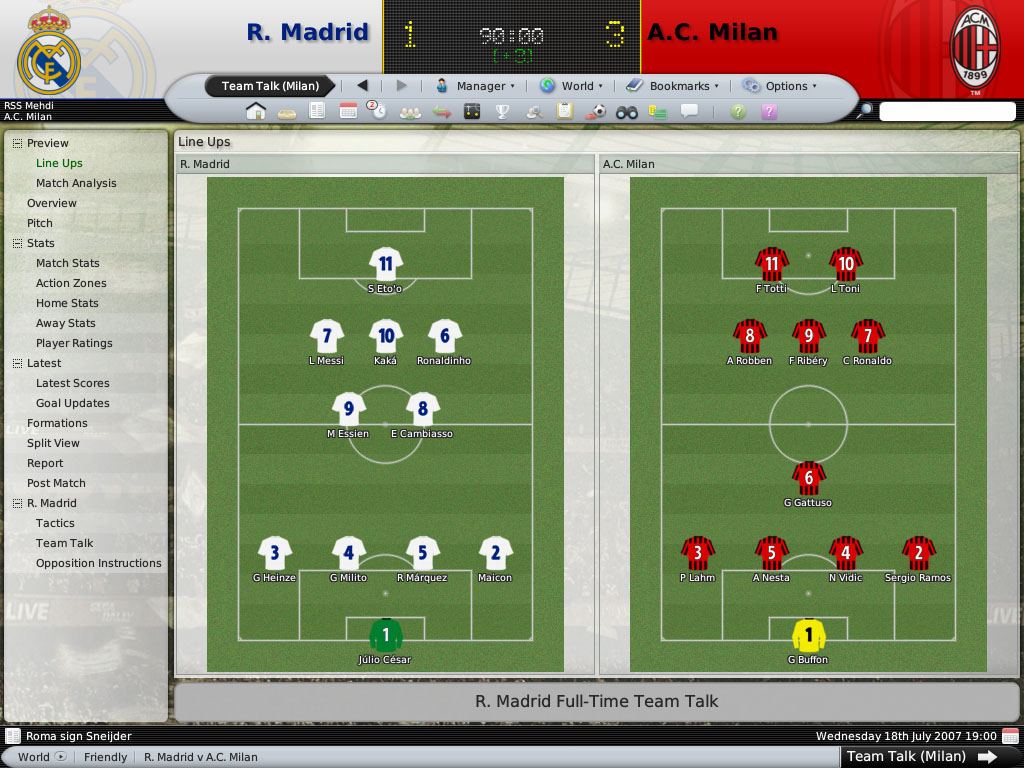
Task: Click the trophy competitions icon
Action: pos(503,111)
